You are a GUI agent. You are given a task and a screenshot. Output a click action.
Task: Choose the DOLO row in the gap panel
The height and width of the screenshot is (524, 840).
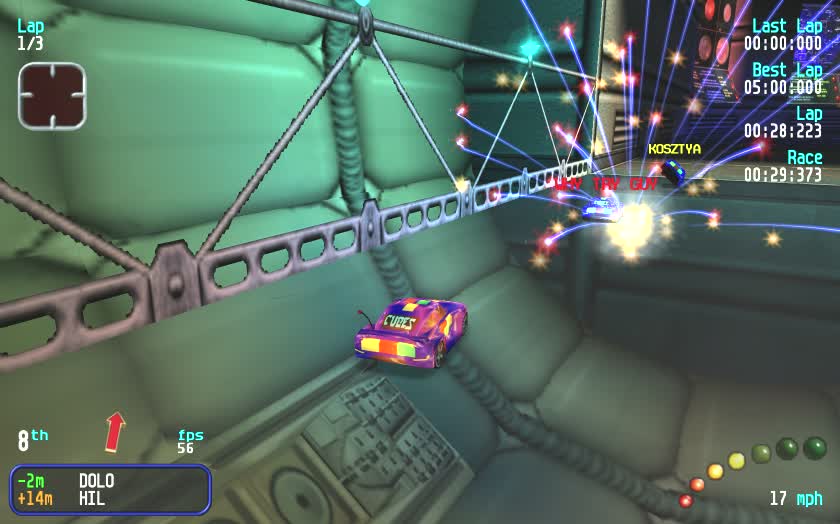[x=110, y=480]
